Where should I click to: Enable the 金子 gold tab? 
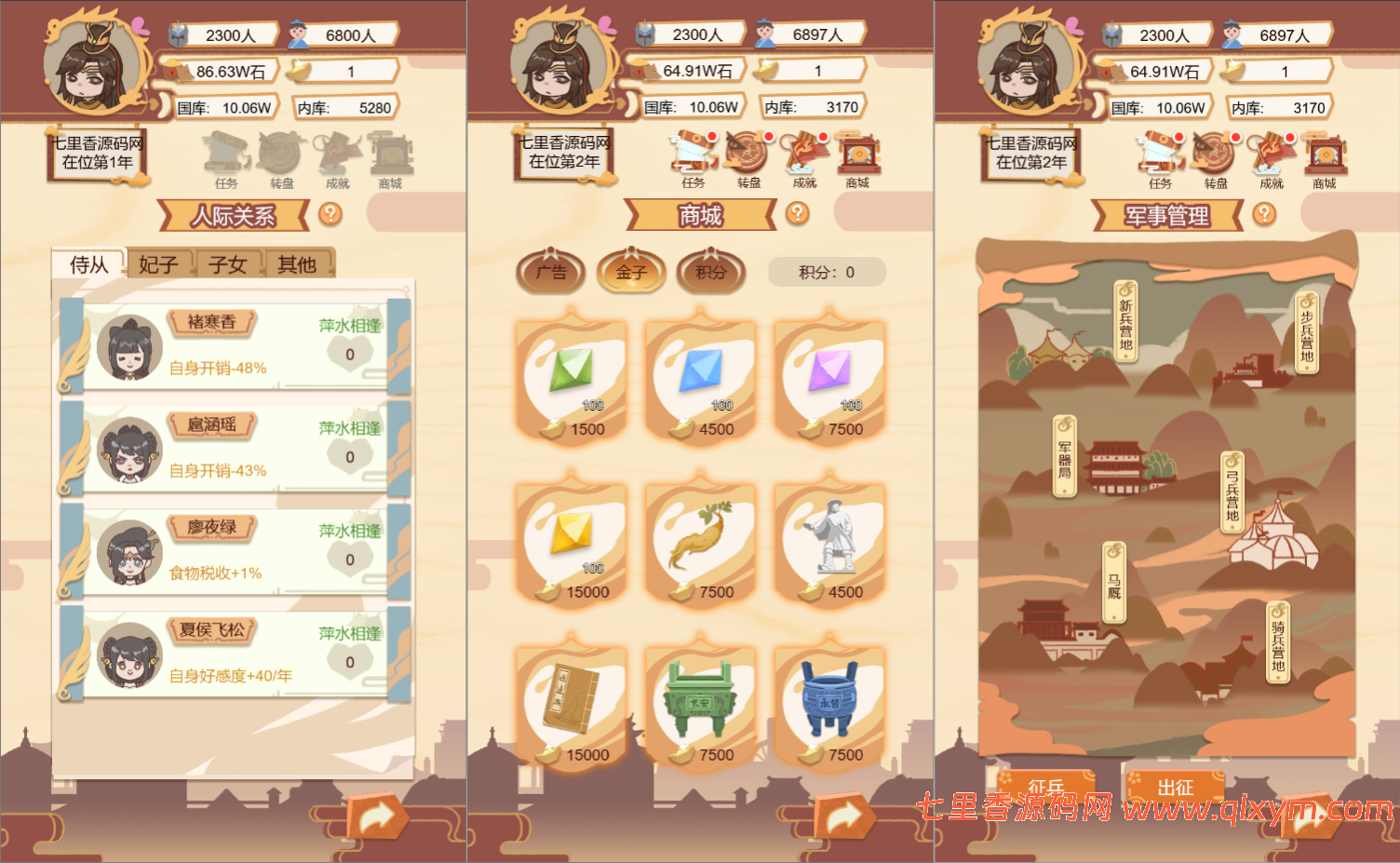point(631,273)
